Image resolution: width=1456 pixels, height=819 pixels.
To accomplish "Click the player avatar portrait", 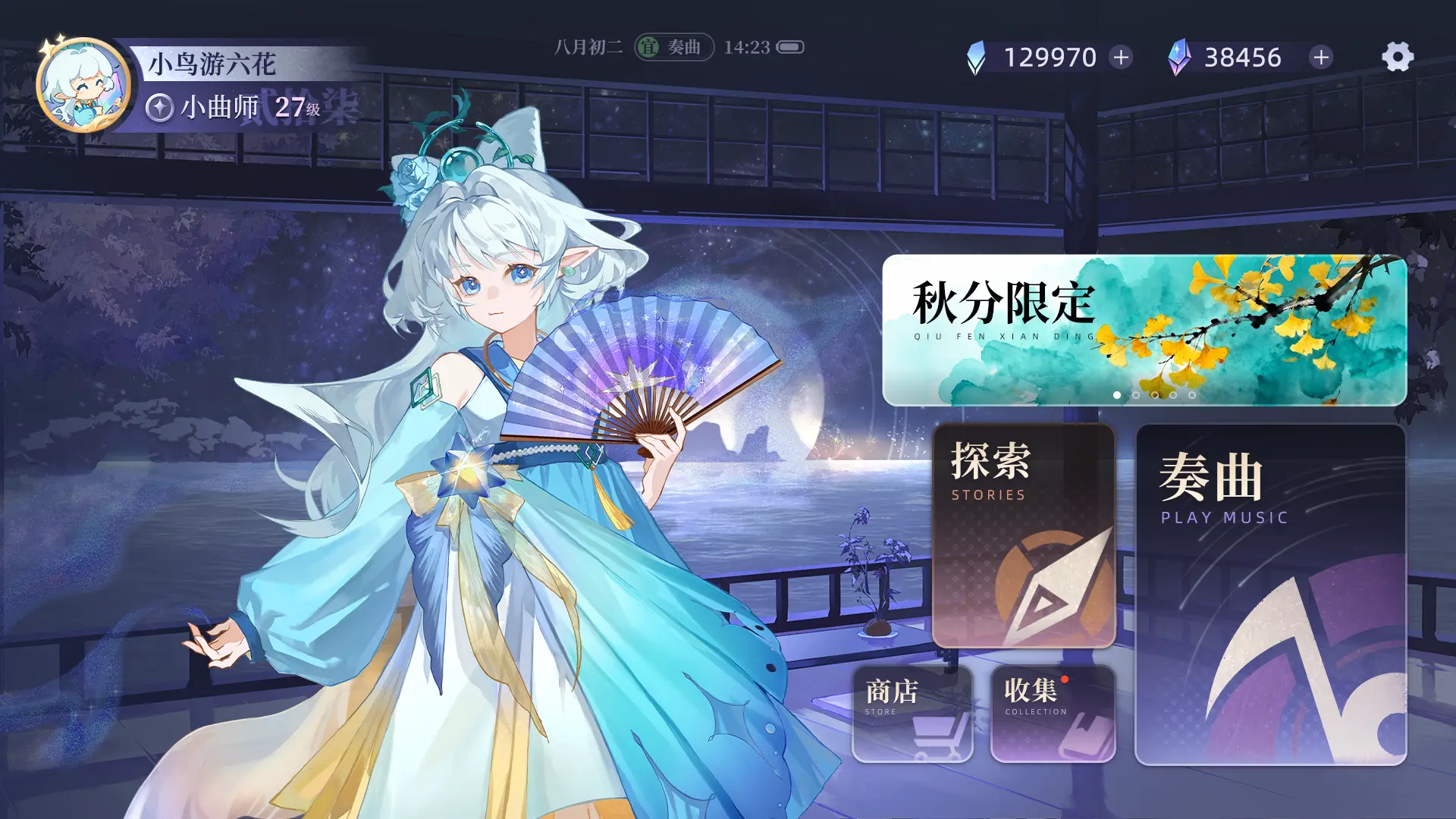I will [x=80, y=80].
